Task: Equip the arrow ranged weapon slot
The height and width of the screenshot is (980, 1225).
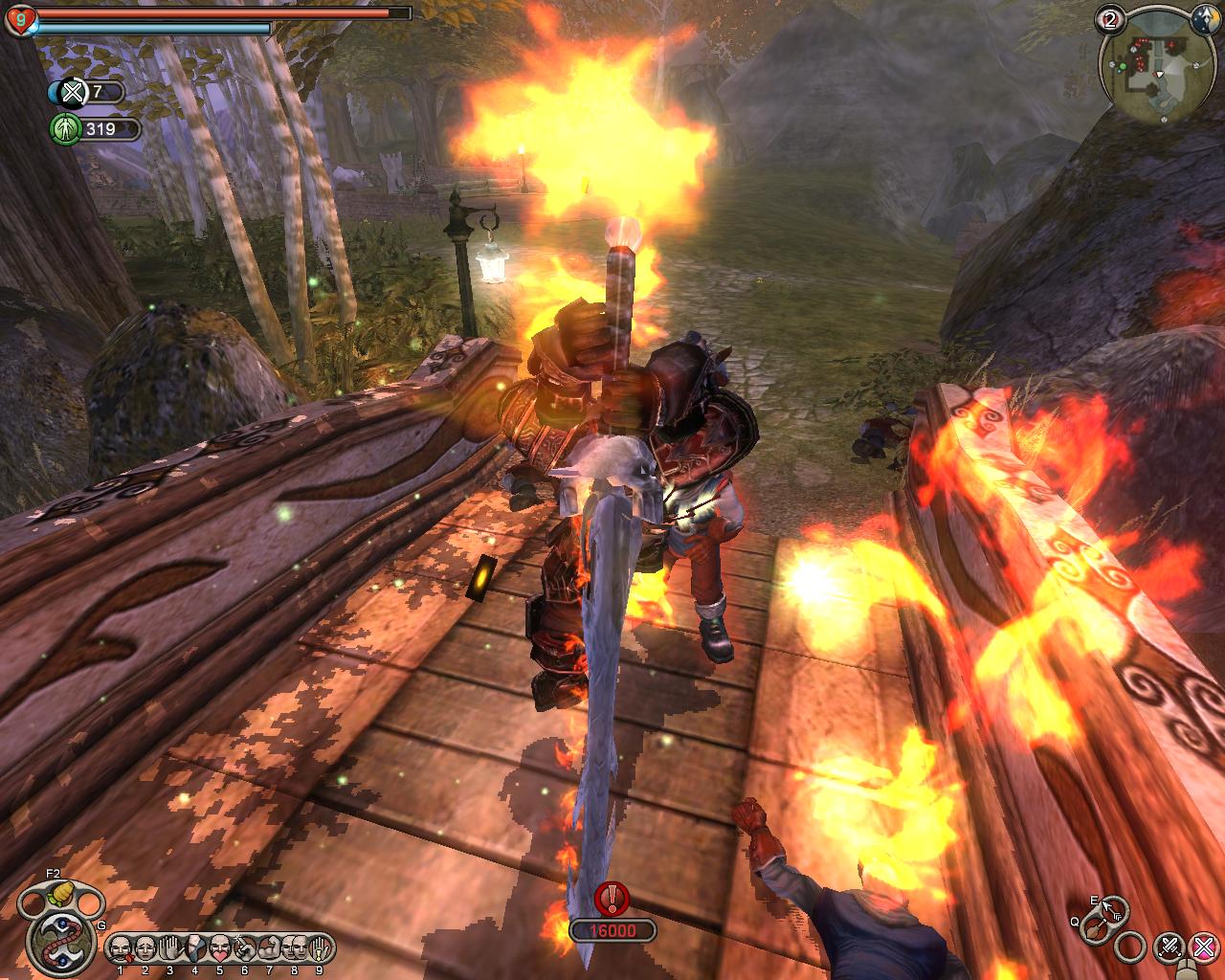Action: [x=1113, y=908]
